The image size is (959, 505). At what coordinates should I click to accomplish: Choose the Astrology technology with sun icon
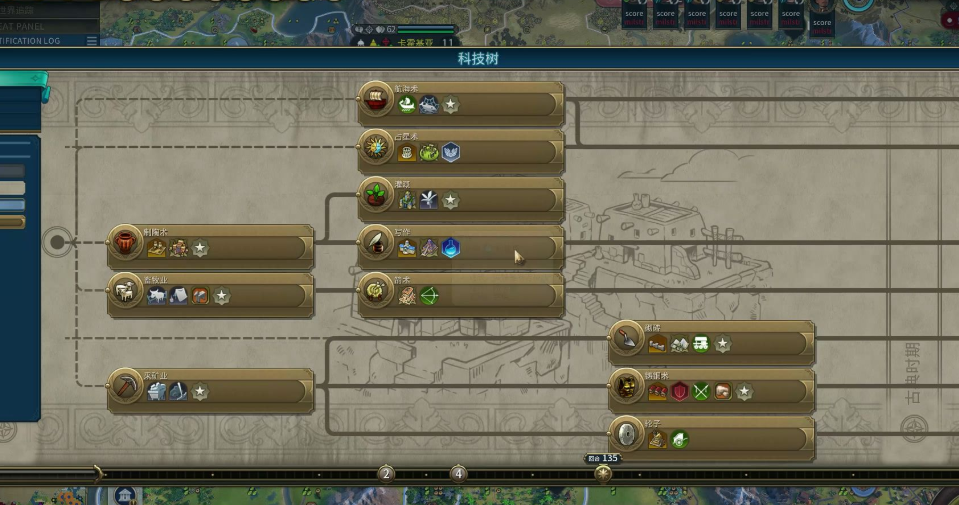(376, 147)
